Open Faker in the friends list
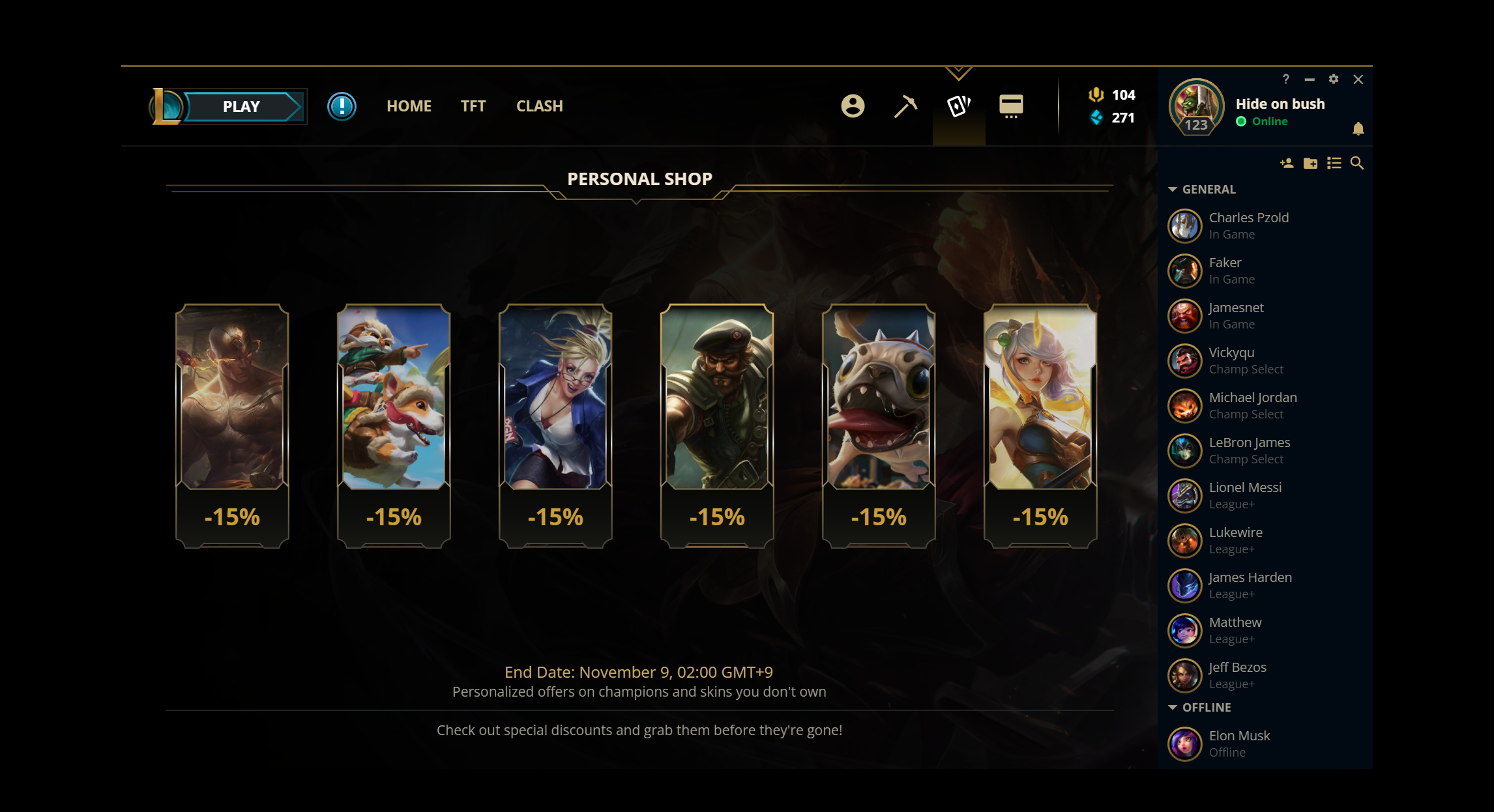 pyautogui.click(x=1225, y=270)
